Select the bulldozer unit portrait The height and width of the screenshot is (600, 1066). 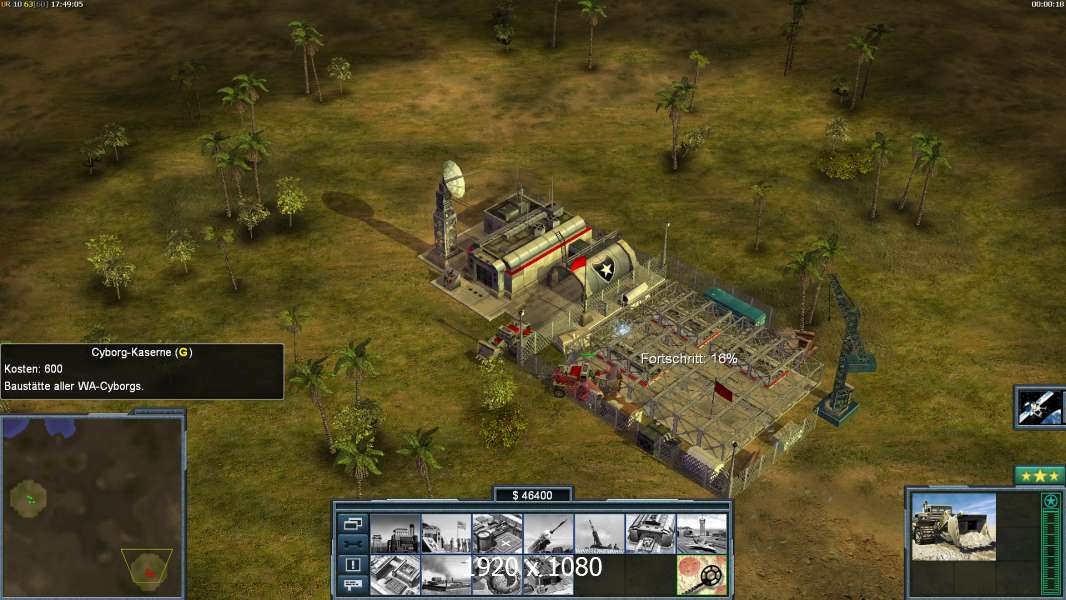point(953,526)
